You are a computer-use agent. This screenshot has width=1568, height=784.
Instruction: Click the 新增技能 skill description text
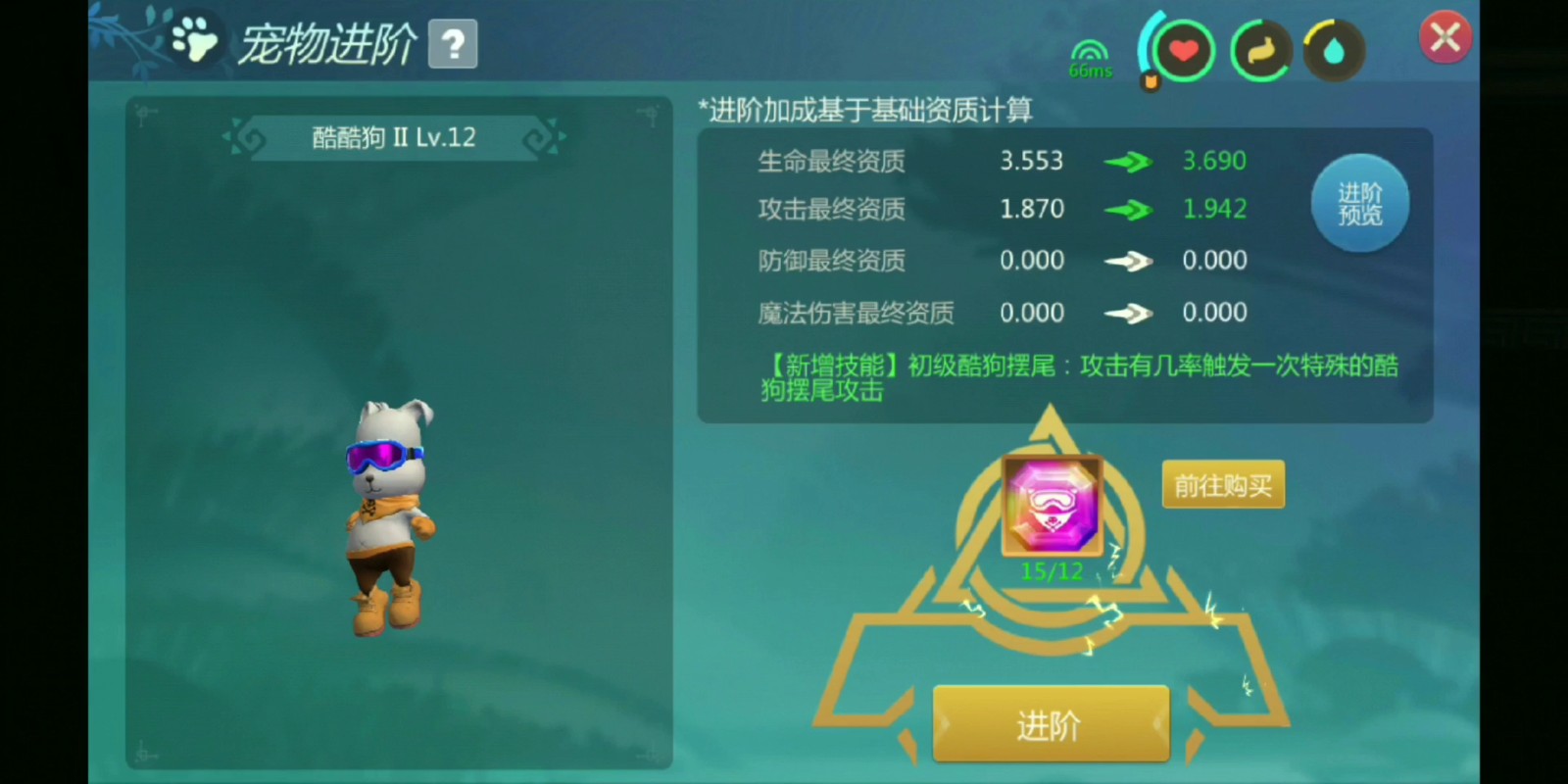pos(1049,377)
